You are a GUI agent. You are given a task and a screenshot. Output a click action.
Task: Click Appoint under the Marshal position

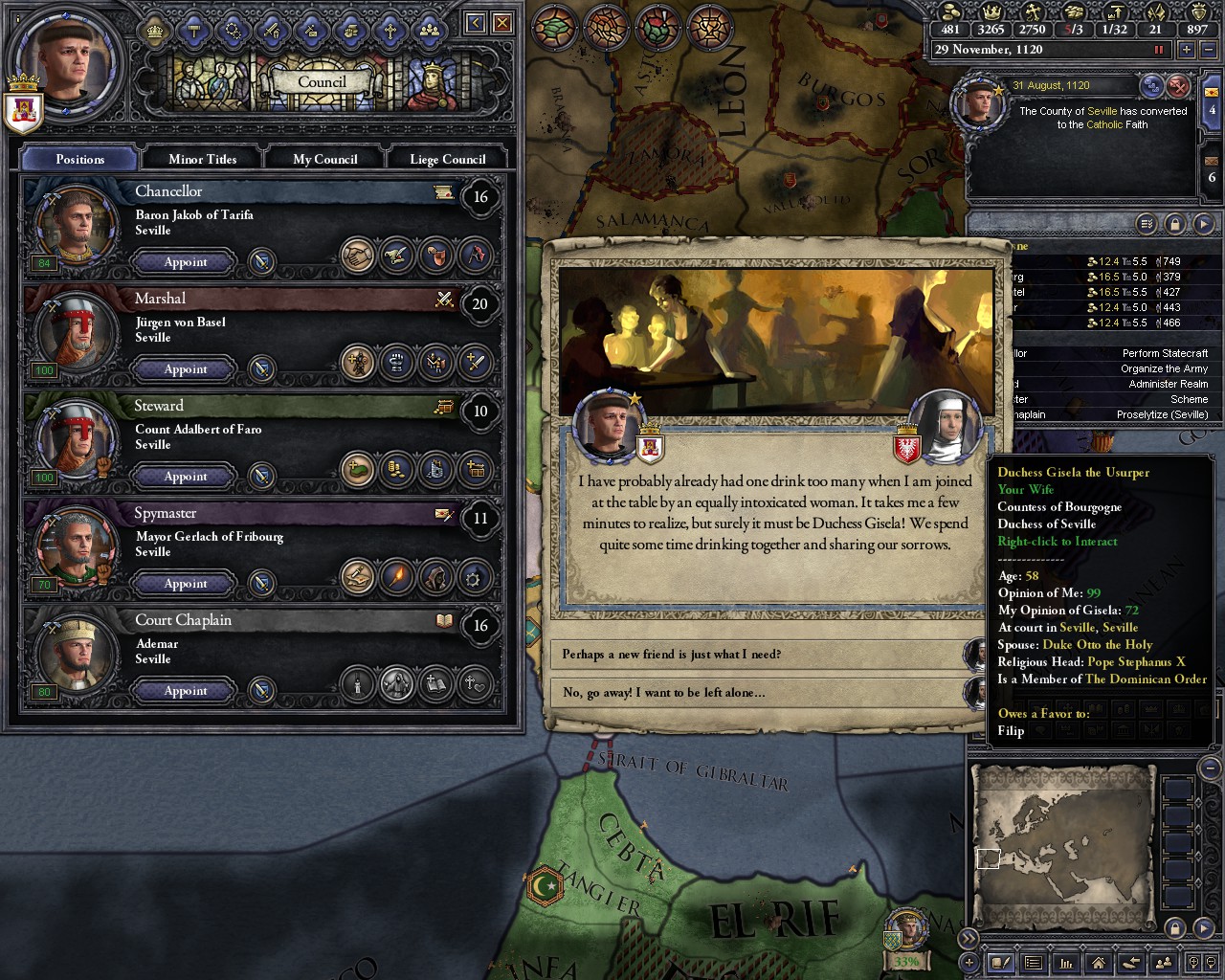[x=184, y=369]
